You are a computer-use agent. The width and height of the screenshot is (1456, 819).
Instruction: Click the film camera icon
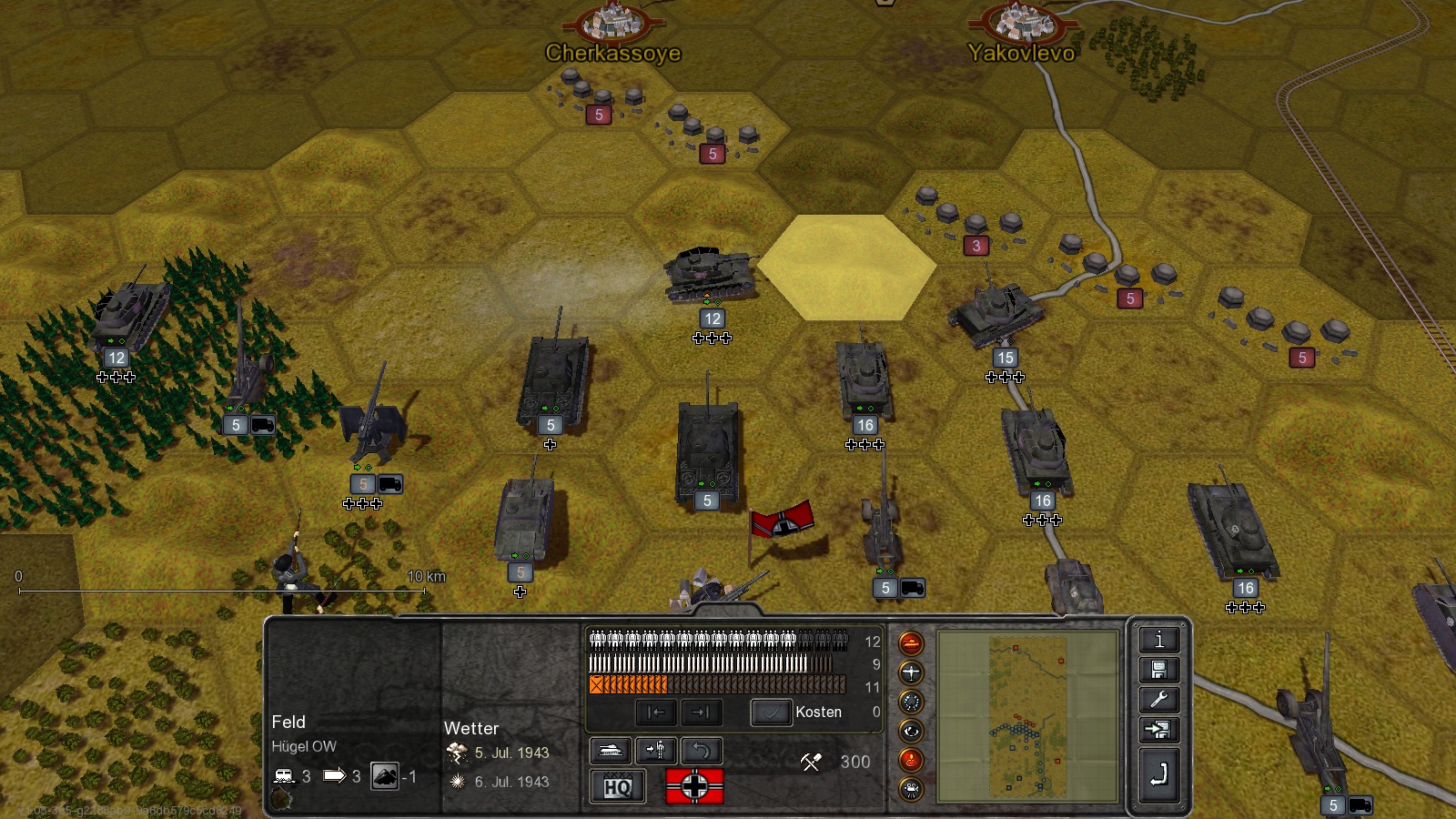coord(911,788)
